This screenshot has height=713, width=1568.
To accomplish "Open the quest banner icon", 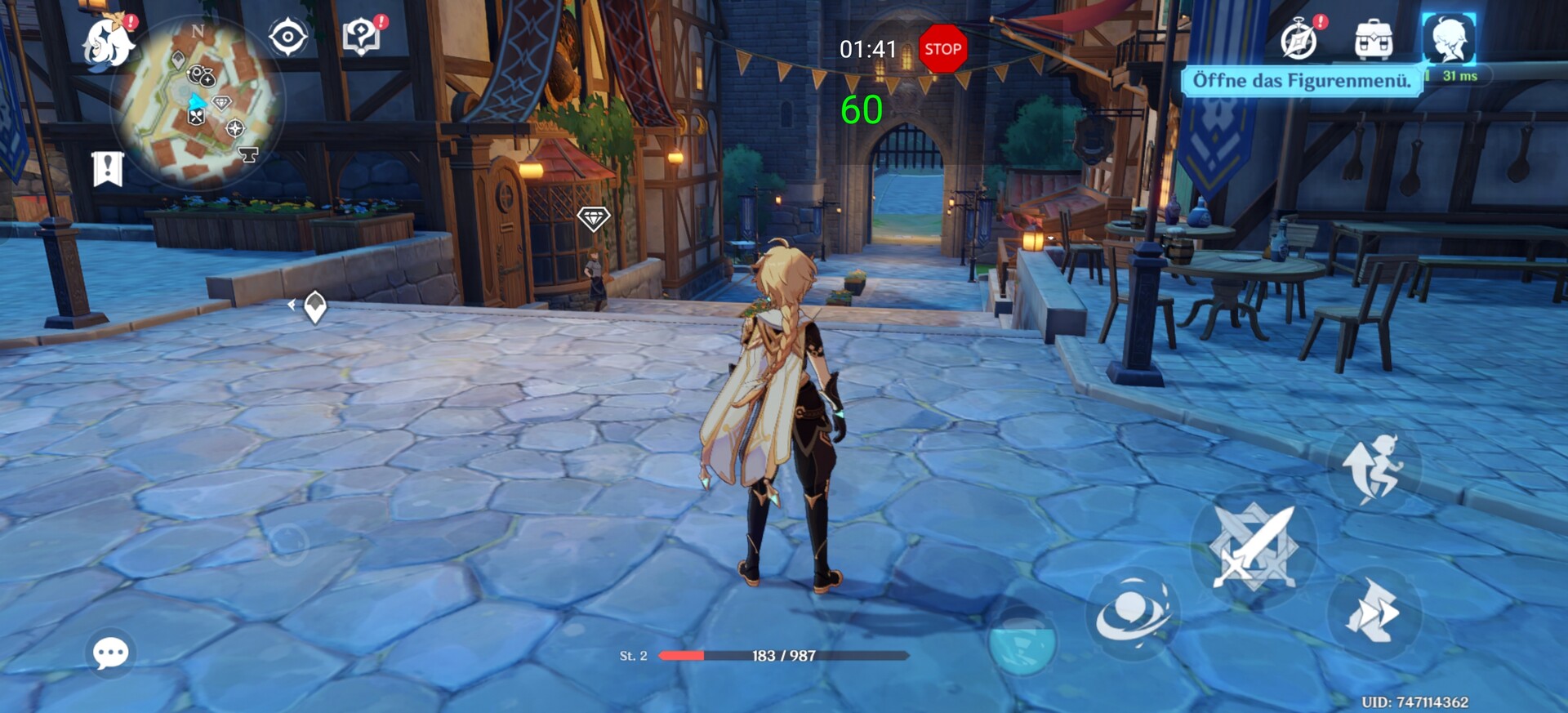I will coord(108,169).
